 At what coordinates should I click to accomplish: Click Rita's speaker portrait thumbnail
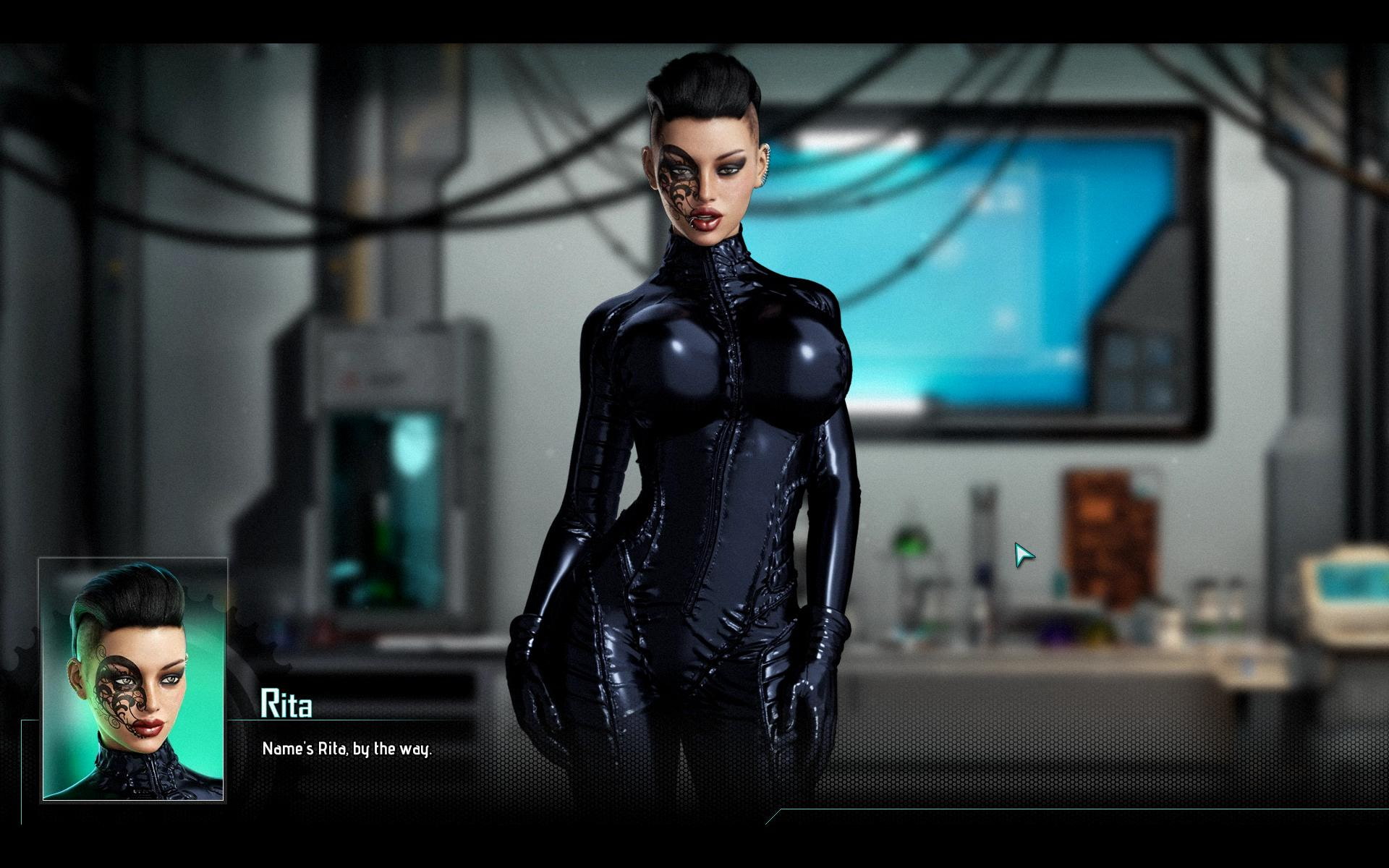[133, 680]
